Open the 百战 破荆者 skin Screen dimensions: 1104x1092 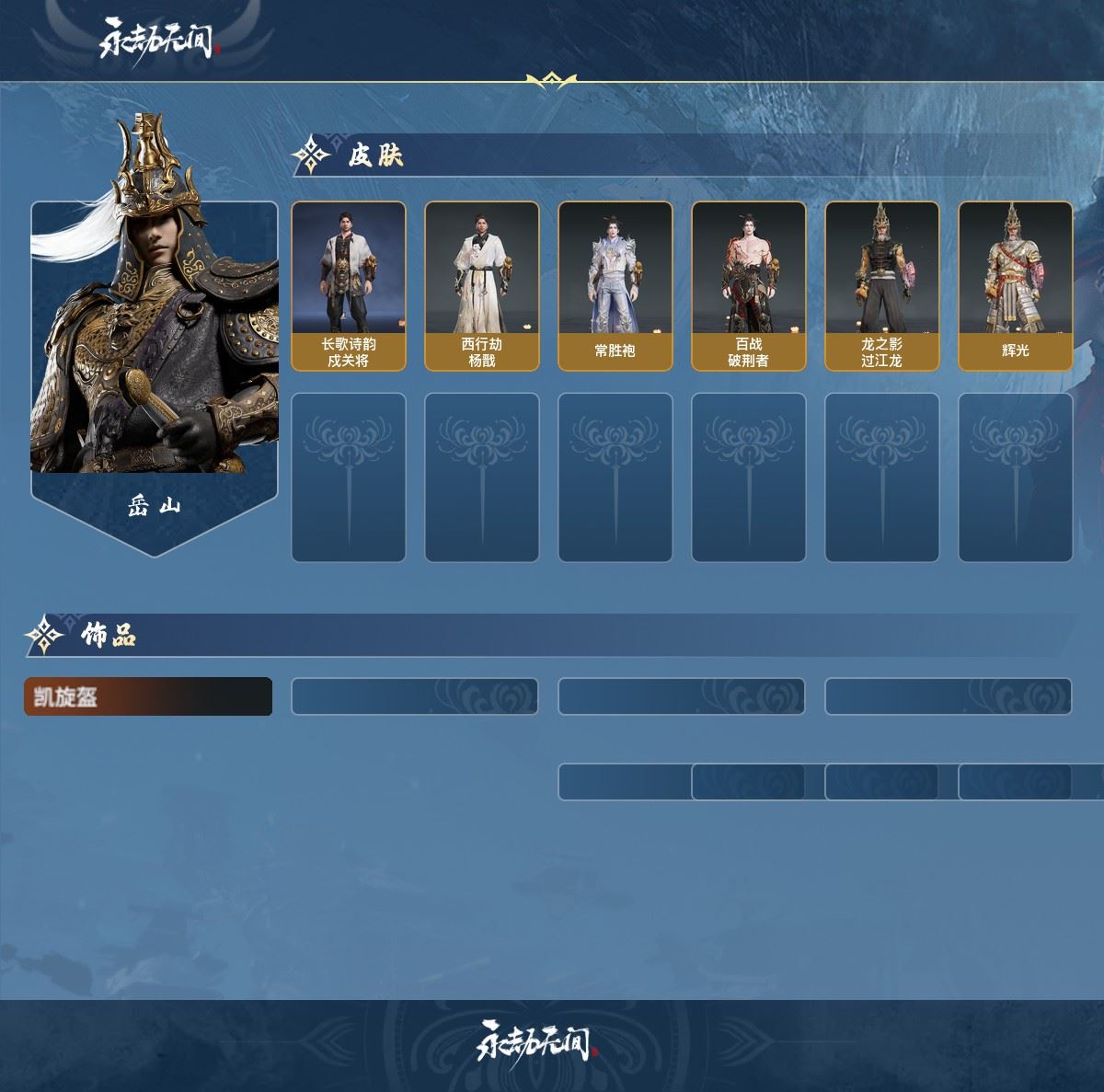(749, 286)
